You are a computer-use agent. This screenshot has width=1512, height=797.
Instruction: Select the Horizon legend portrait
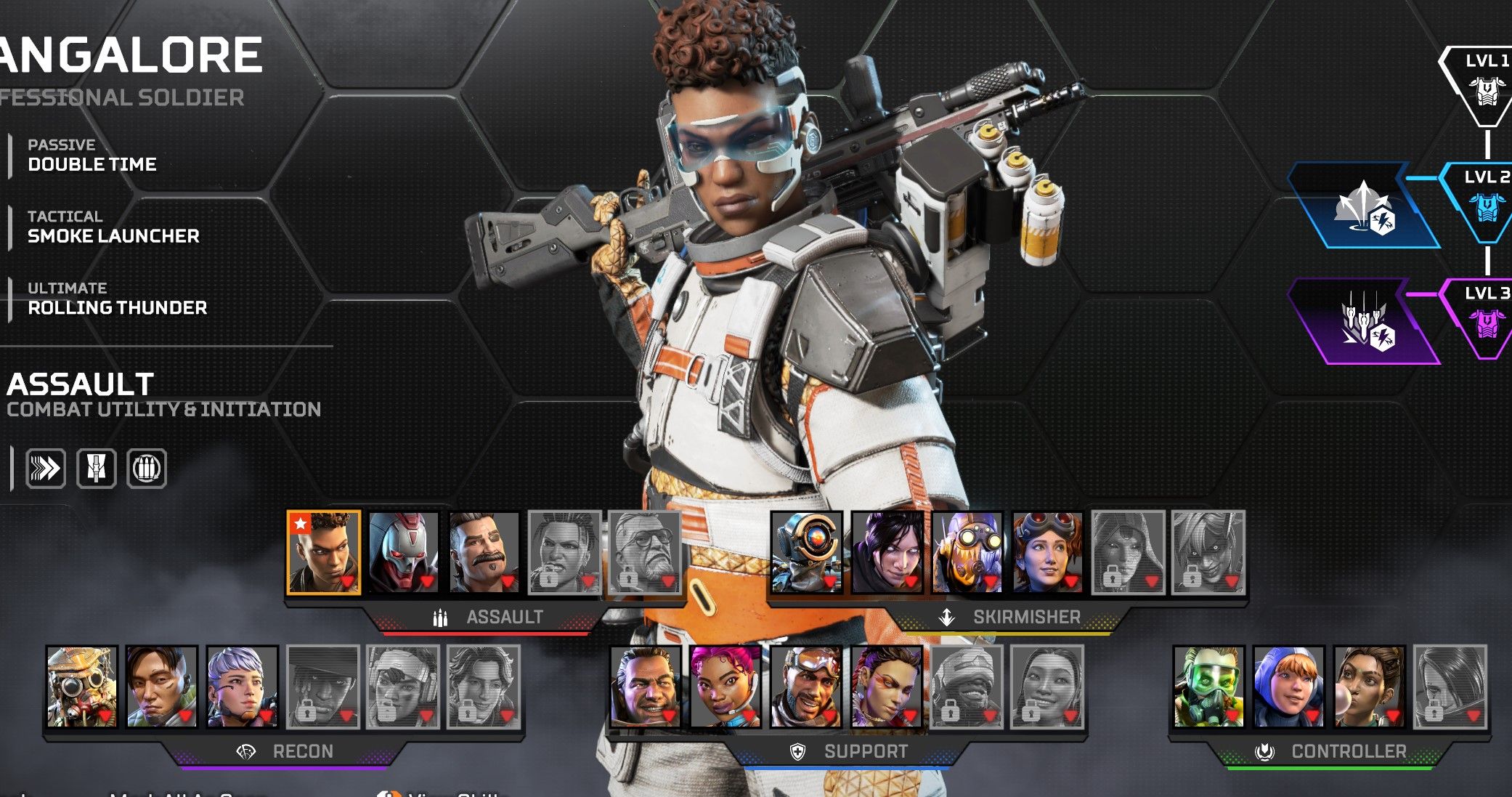[1047, 553]
